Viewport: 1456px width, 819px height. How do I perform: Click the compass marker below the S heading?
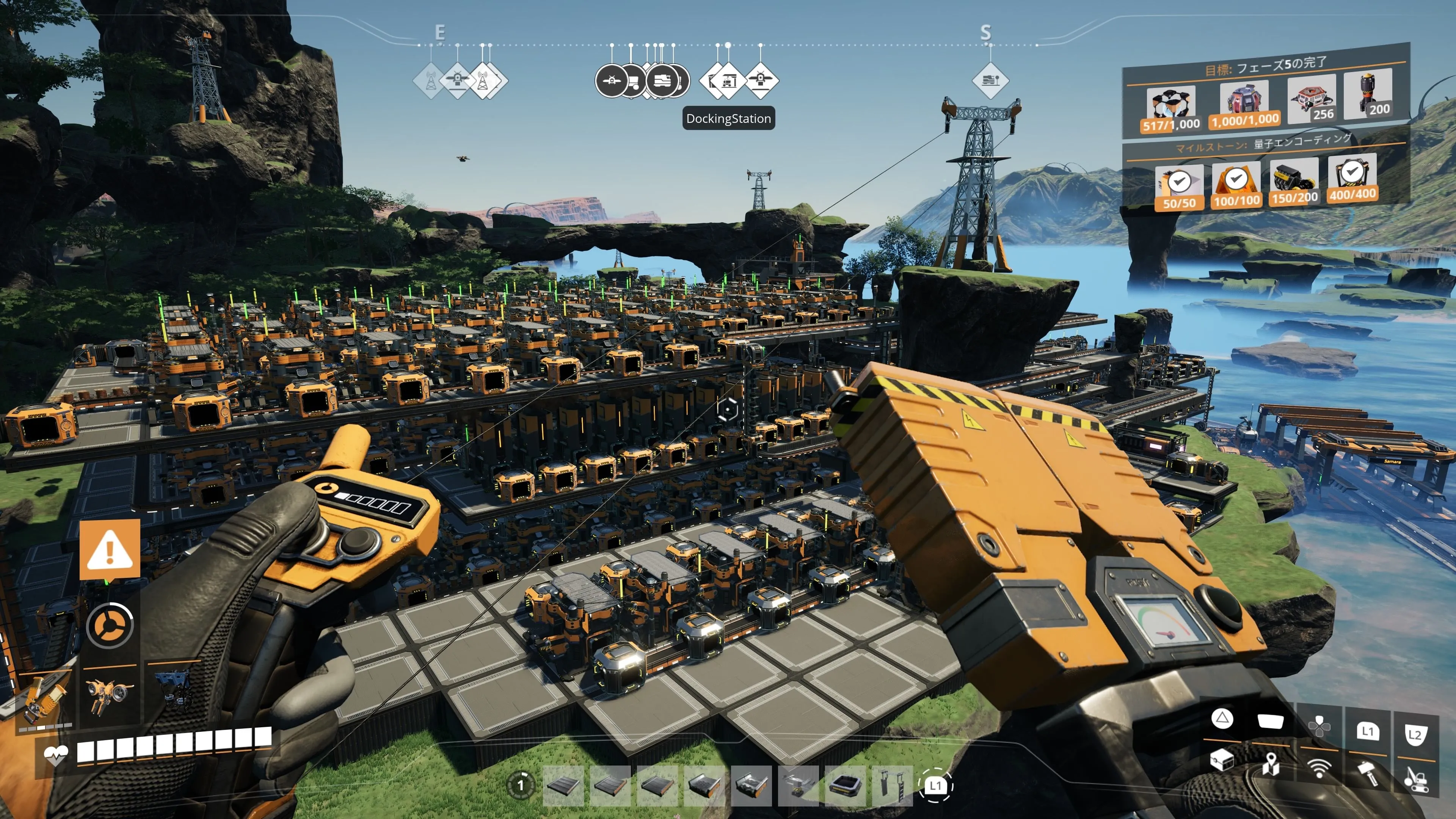tap(990, 81)
